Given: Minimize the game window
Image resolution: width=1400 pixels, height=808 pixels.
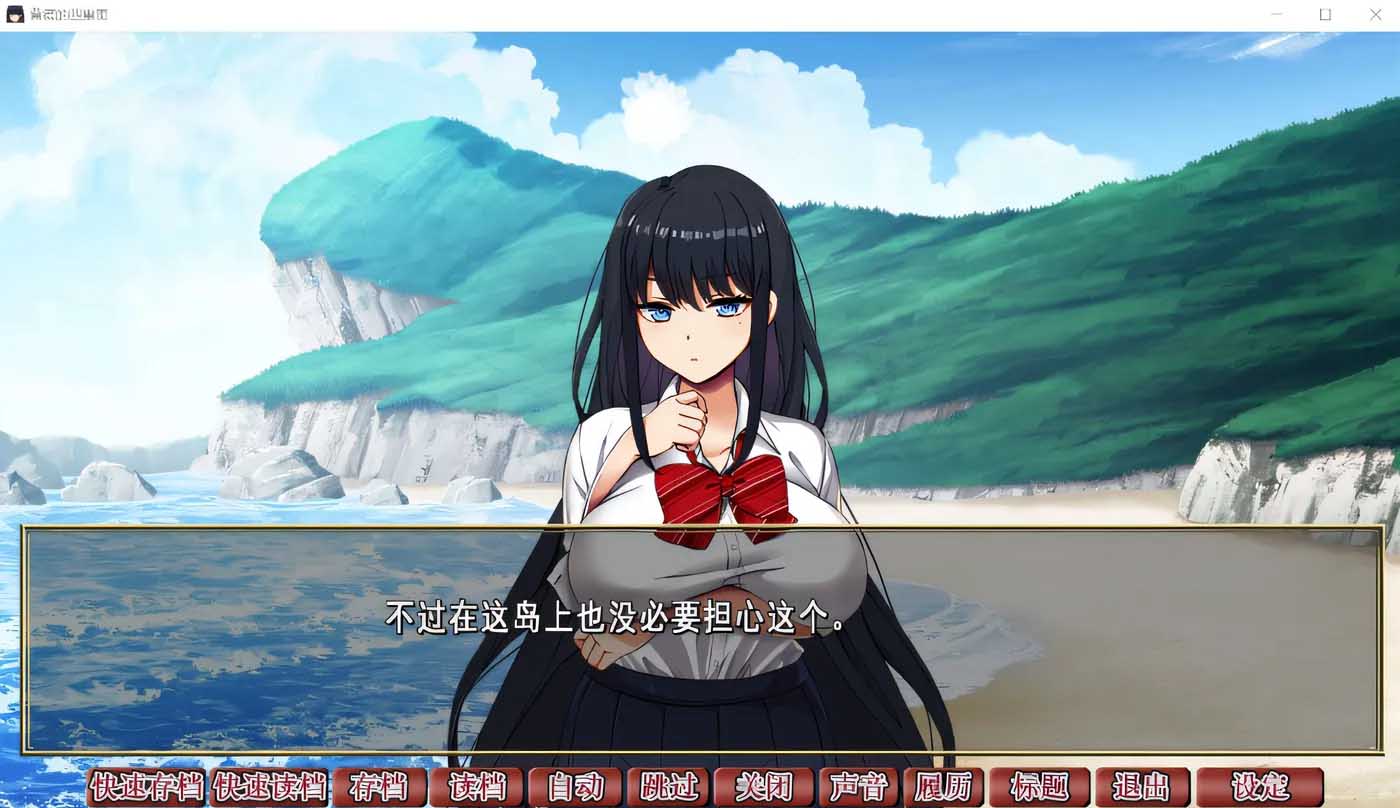Looking at the screenshot, I should [x=1276, y=14].
